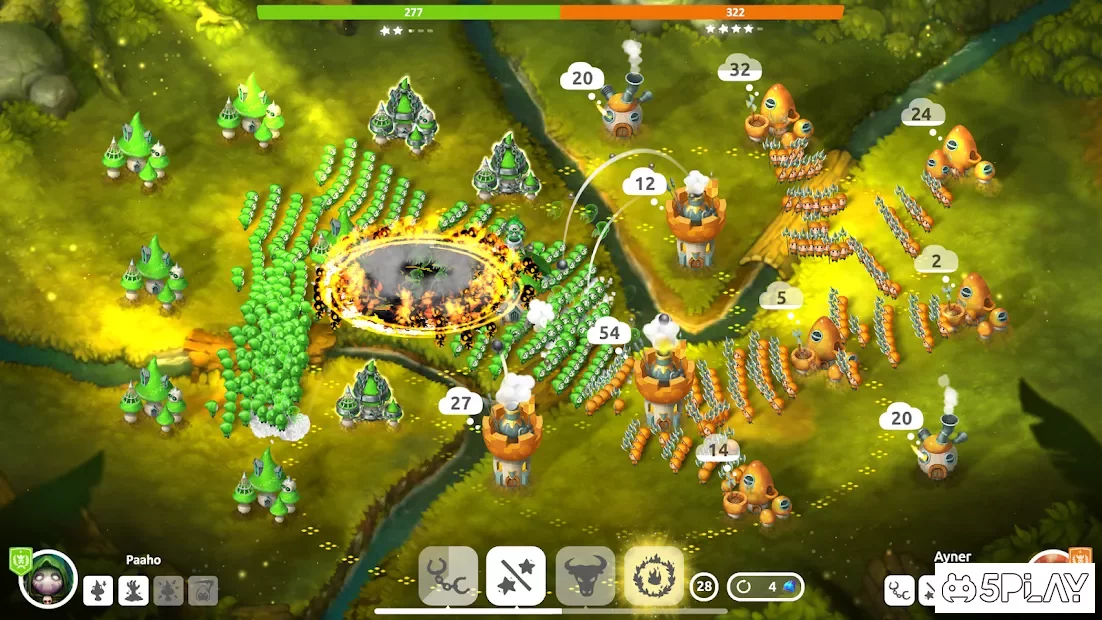Open Paaho's hooded hero portrait
The image size is (1102, 620).
tap(48, 580)
